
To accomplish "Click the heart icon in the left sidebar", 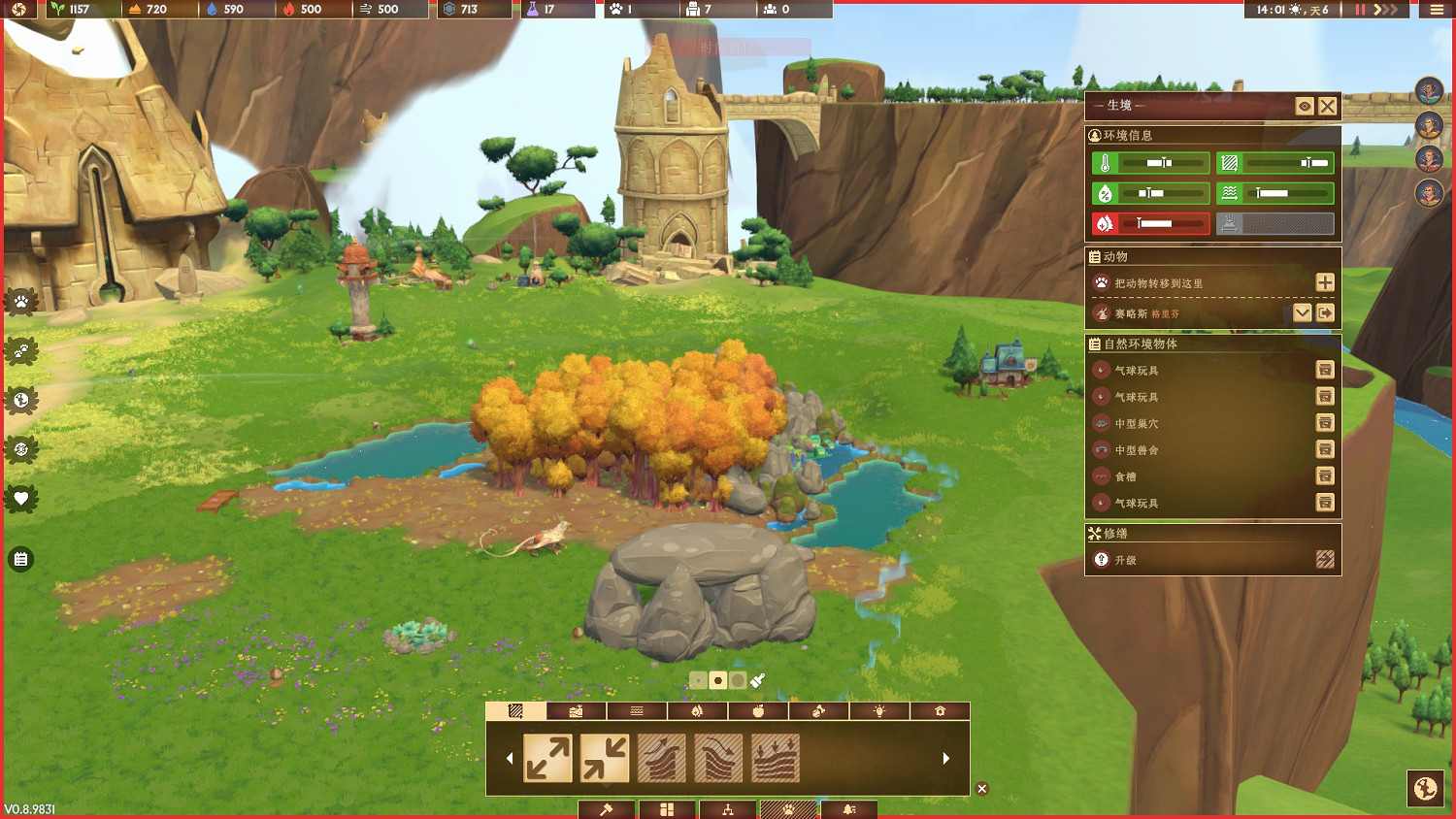I will pos(21,499).
